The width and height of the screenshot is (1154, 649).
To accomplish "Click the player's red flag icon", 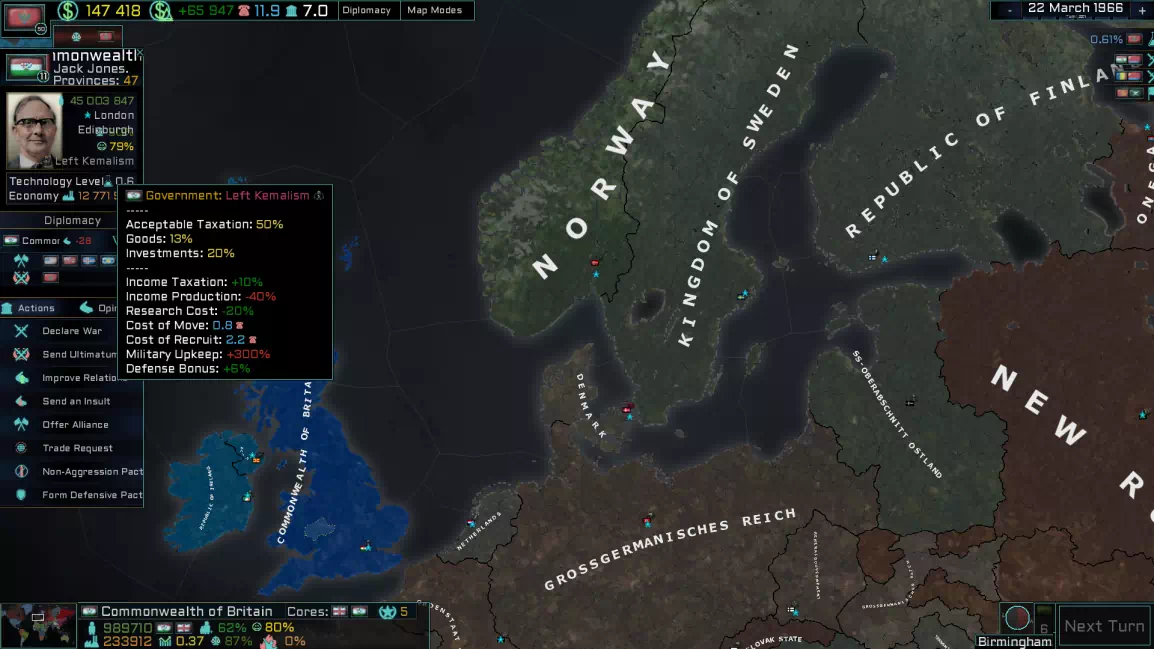I will pos(25,16).
